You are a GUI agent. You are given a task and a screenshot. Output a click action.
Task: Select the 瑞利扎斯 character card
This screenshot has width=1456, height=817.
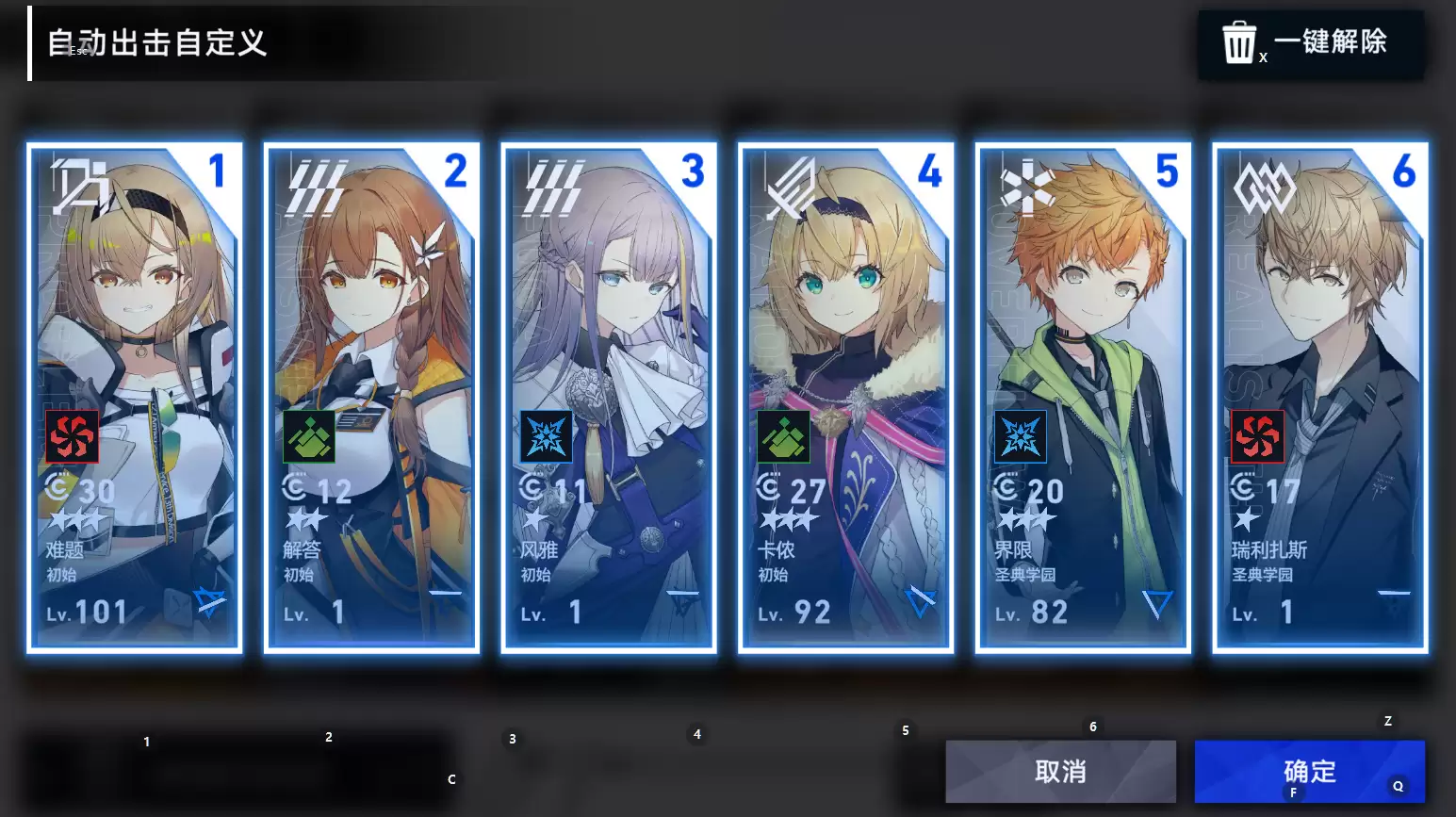tap(1320, 397)
